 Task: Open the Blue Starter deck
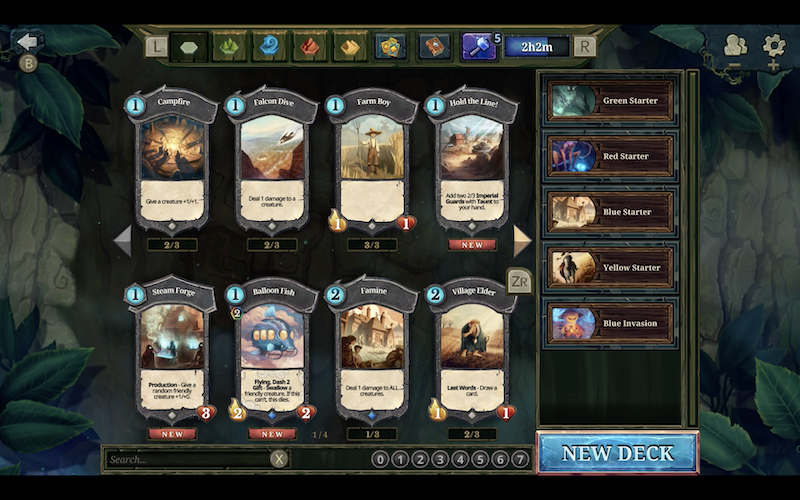point(610,212)
